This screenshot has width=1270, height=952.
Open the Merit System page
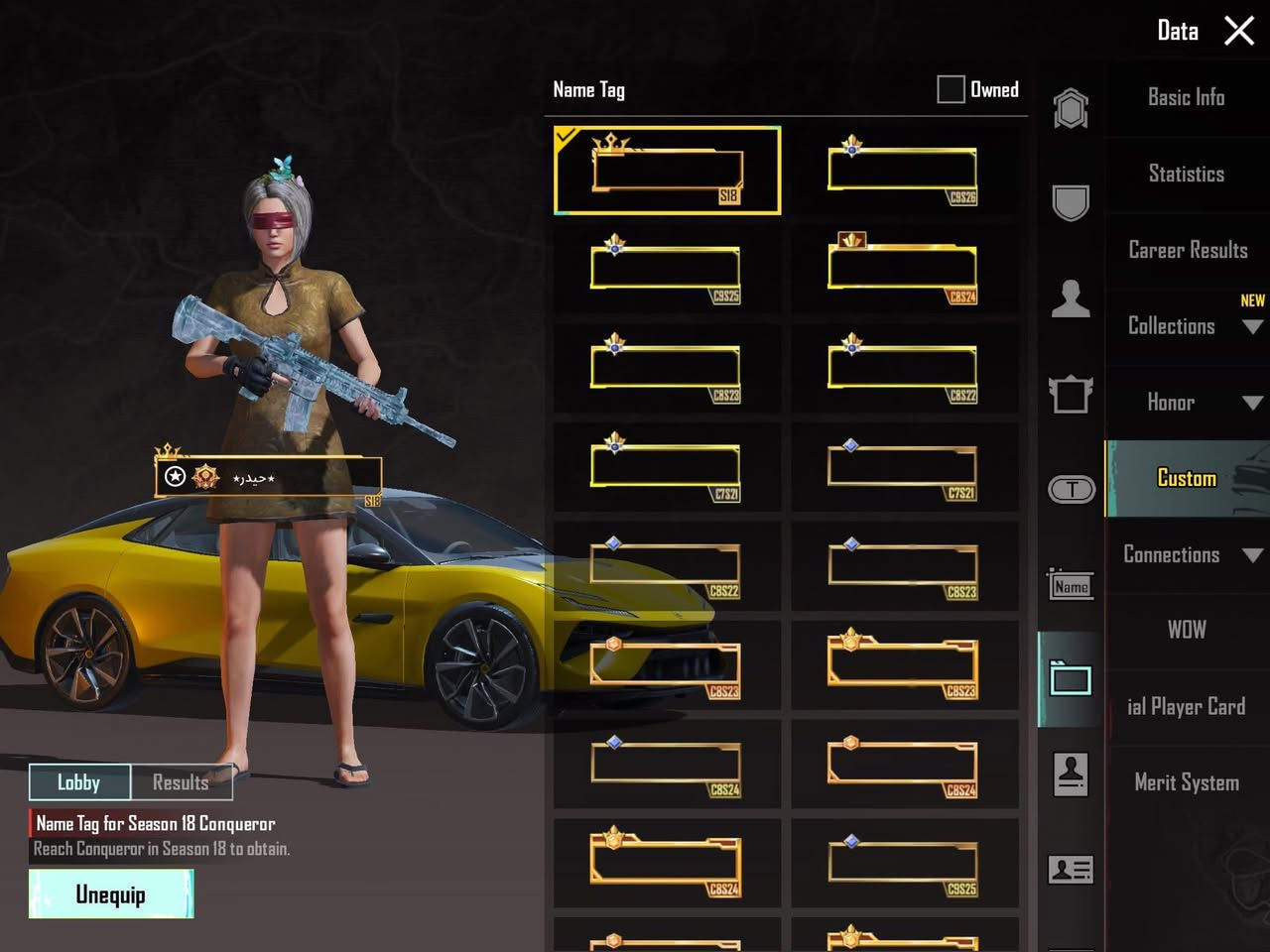click(1187, 782)
